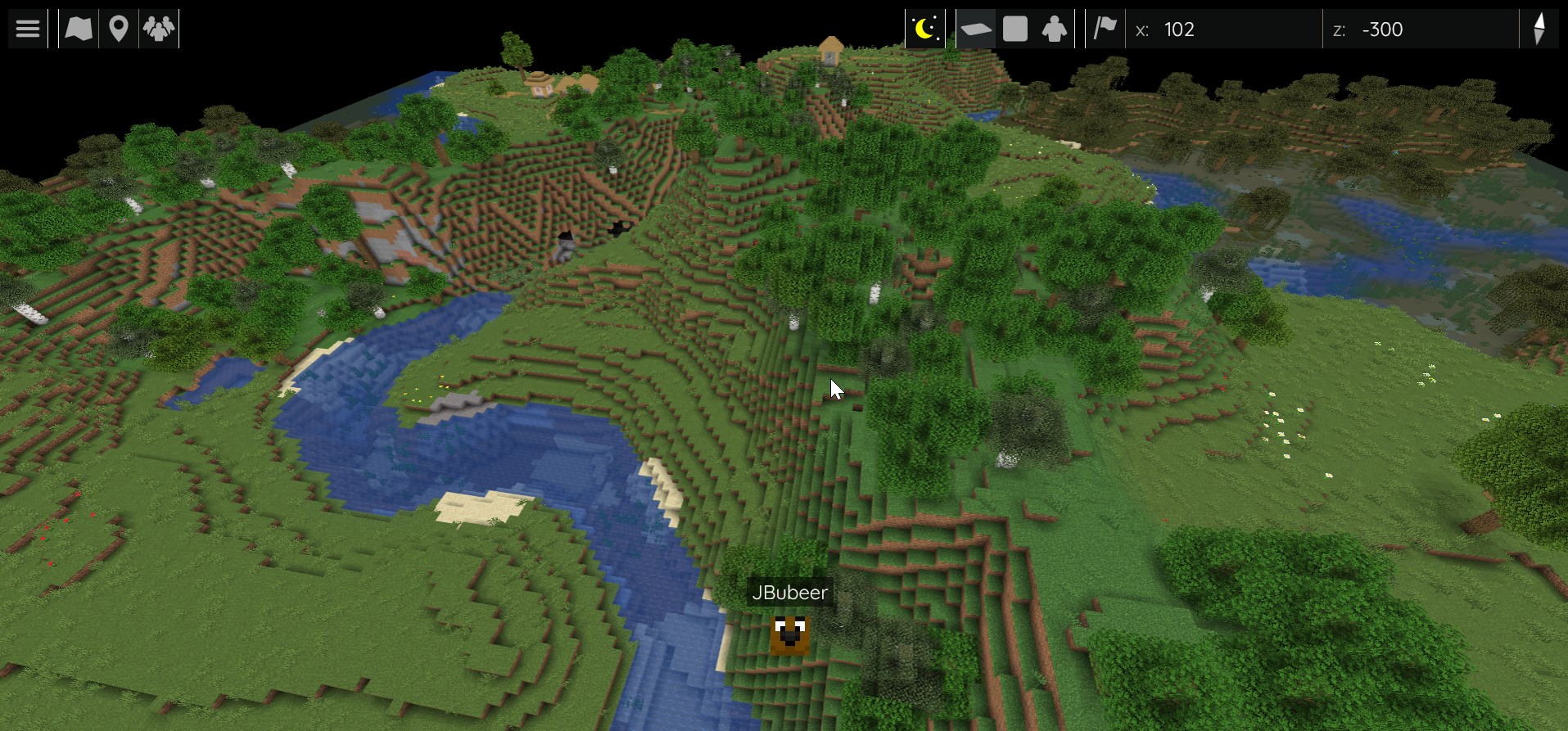
Task: Select the JBubeer player marker
Action: pyautogui.click(x=790, y=635)
